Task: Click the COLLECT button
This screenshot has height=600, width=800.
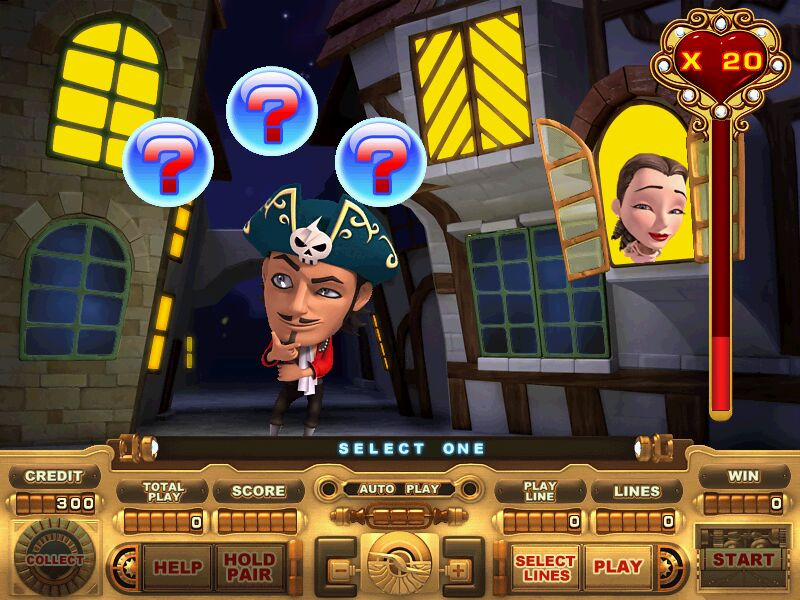Action: tap(55, 560)
